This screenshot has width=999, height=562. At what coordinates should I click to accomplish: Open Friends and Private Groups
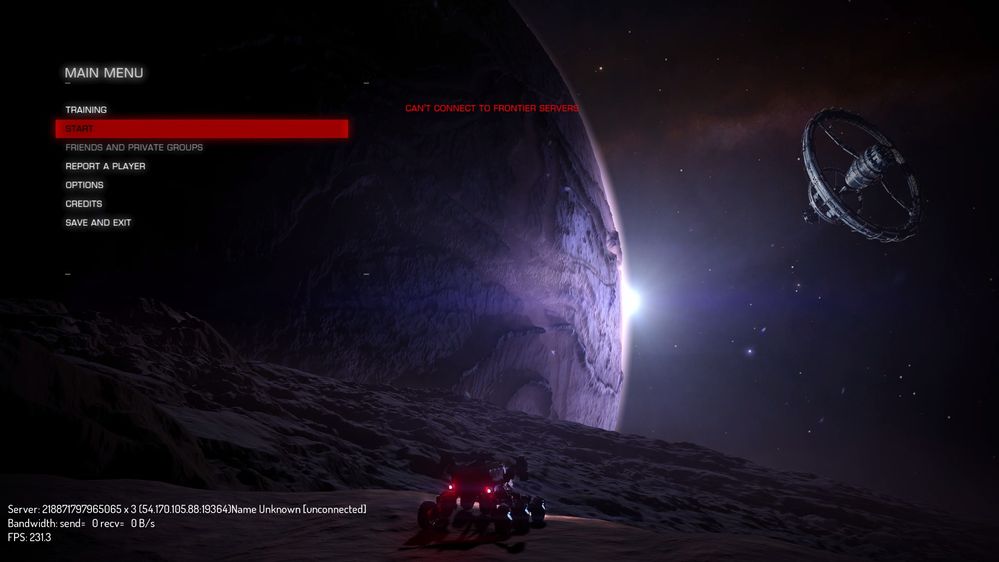tap(134, 148)
